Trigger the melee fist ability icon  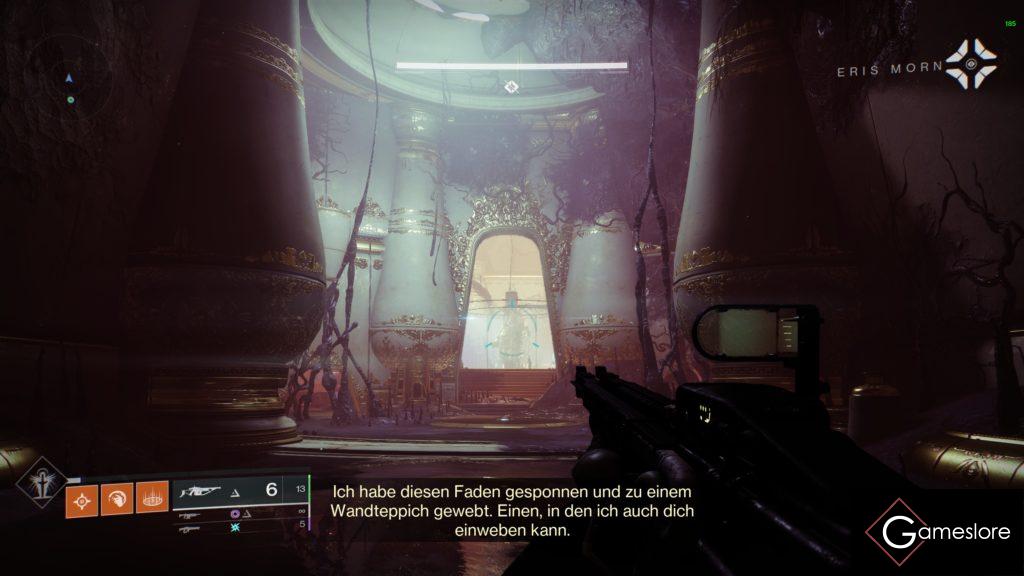[115, 496]
